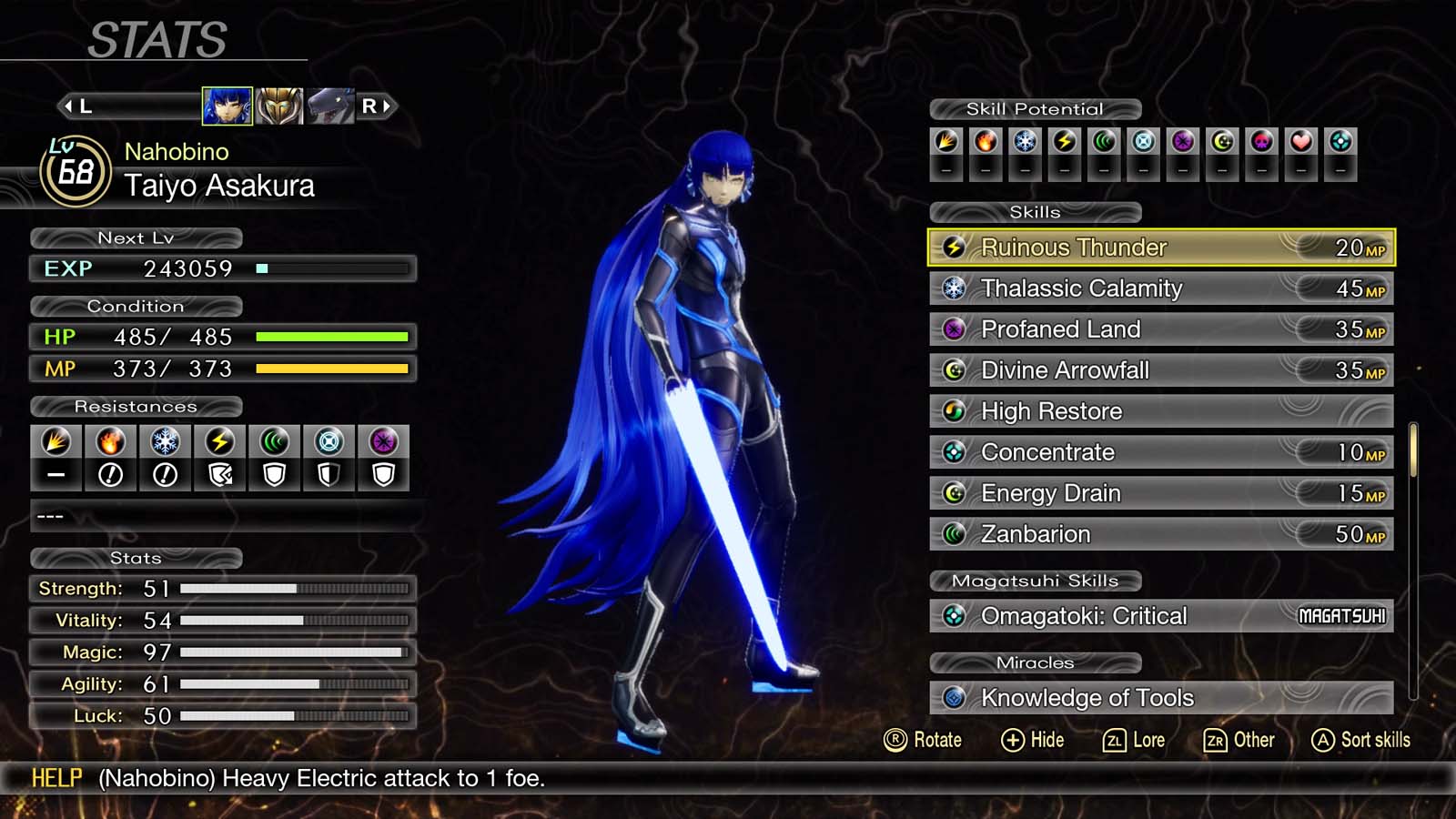Expand the Miracles section header
Viewport: 1456px width, 819px height.
pyautogui.click(x=1037, y=662)
